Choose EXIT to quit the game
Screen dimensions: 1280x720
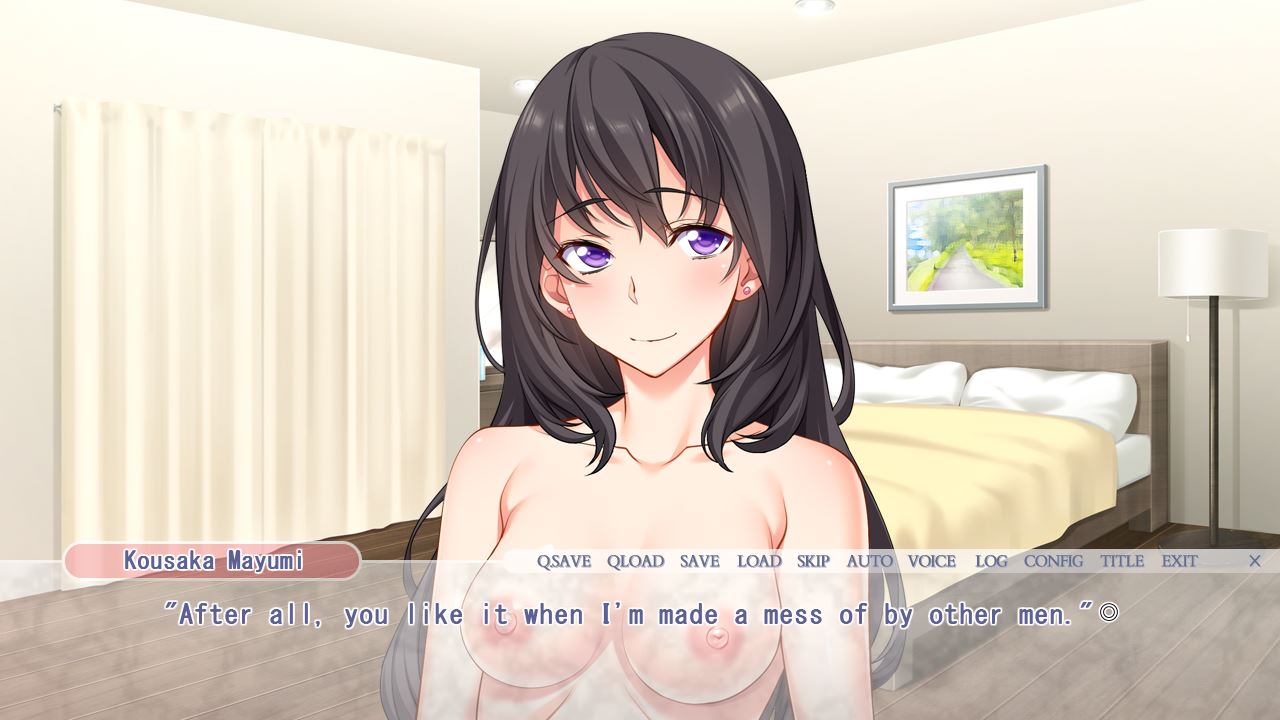tap(1179, 561)
